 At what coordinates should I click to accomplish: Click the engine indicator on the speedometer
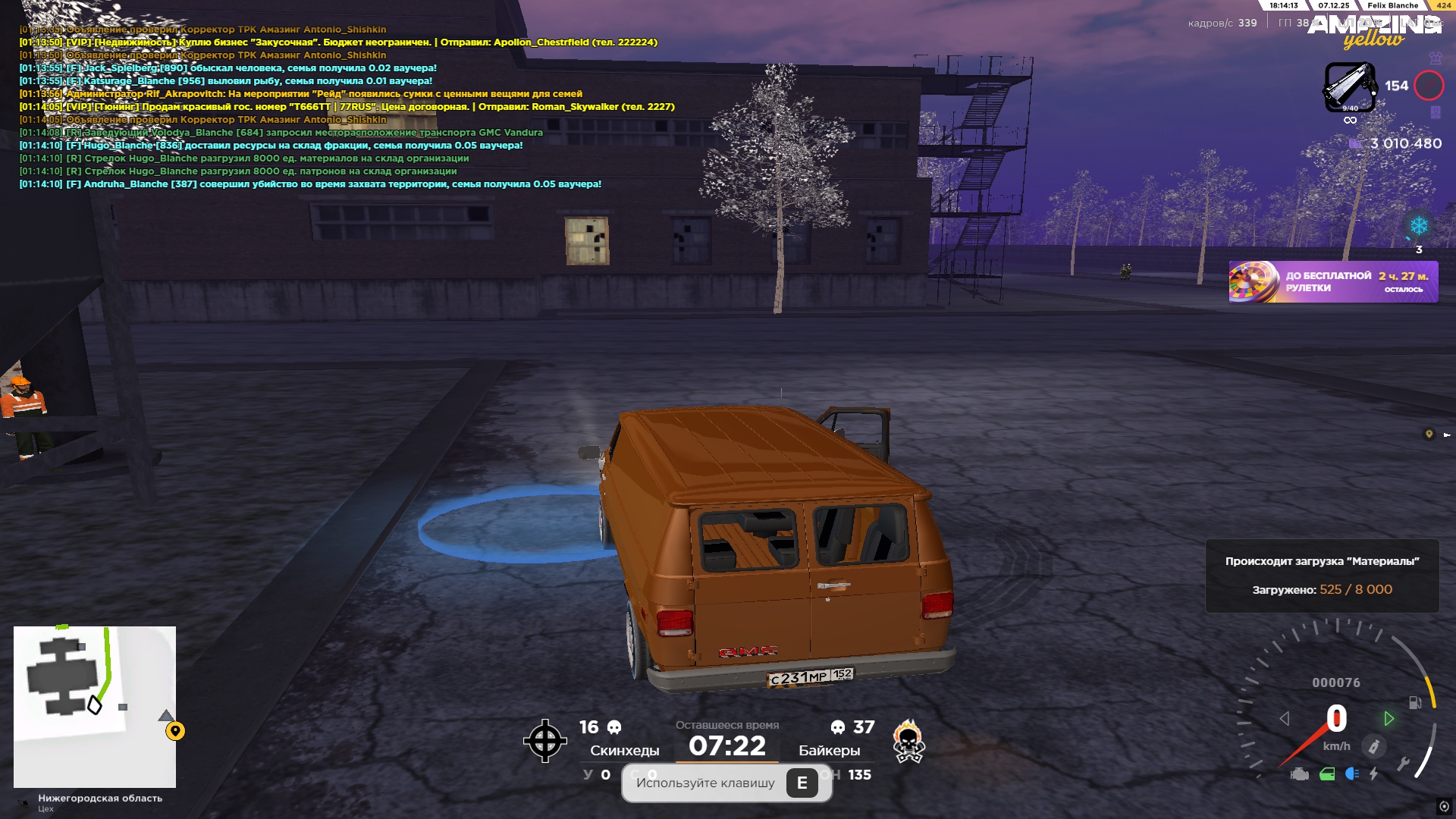1300,774
